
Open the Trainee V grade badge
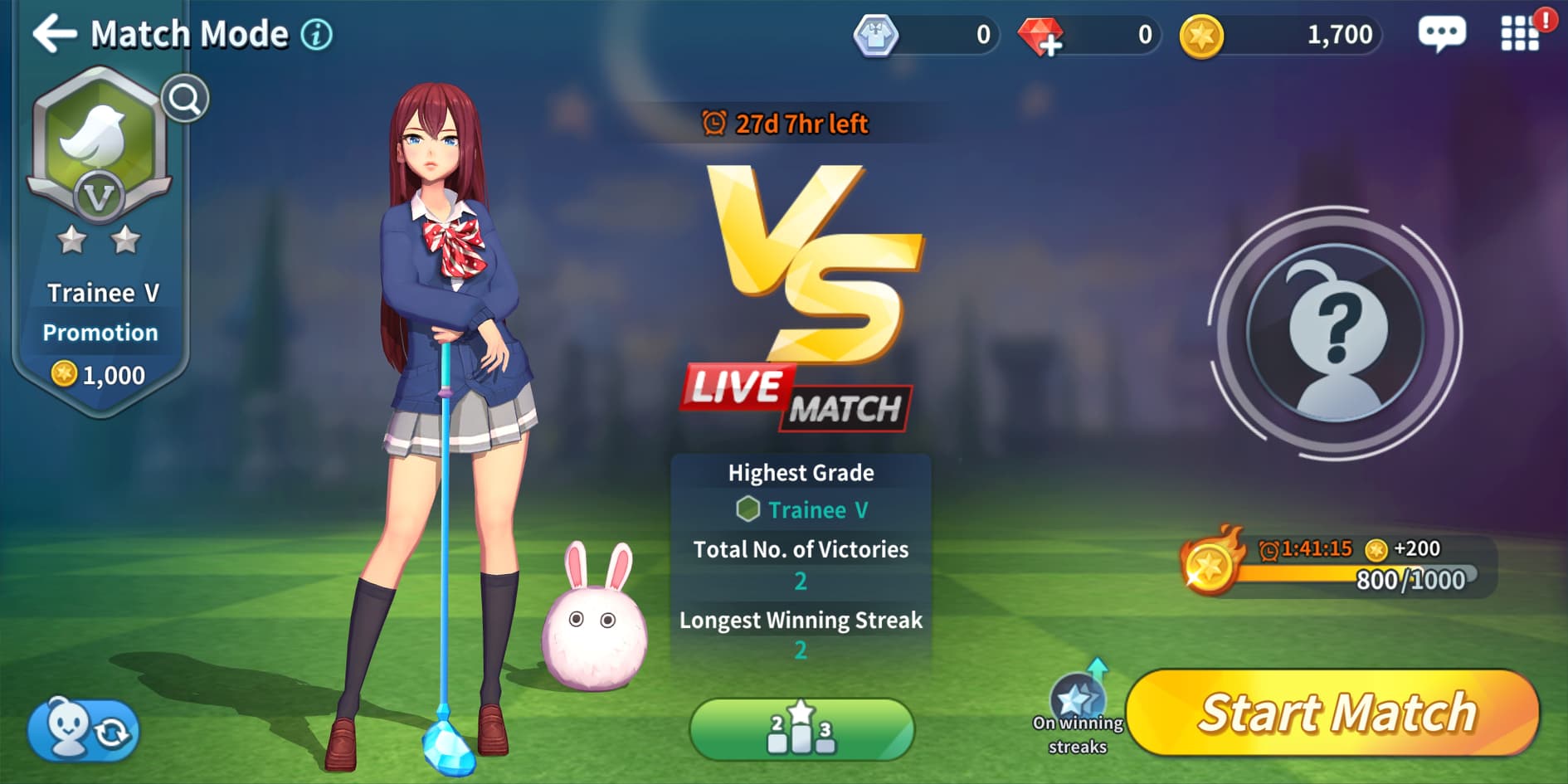click(99, 149)
